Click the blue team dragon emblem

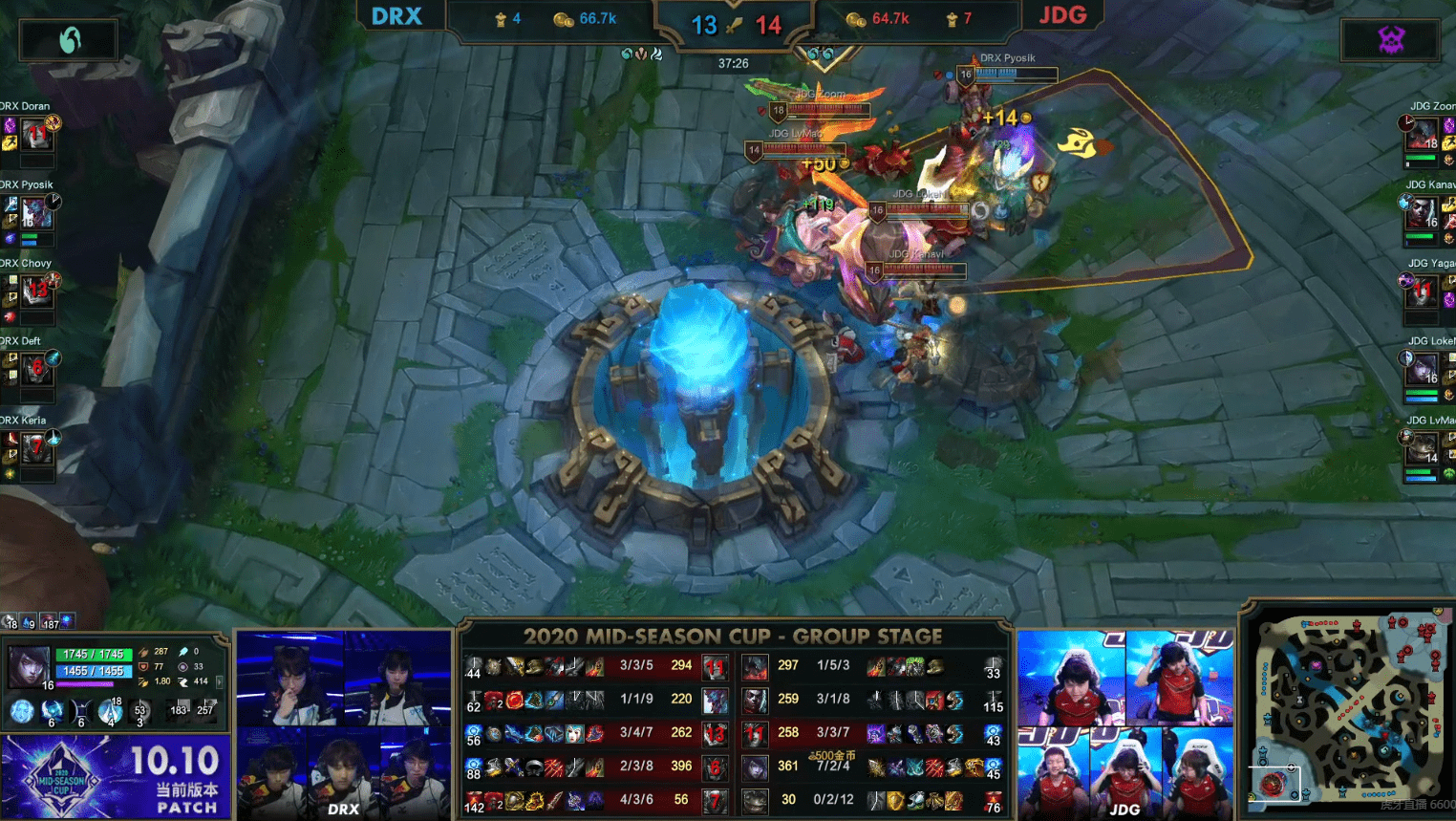coord(70,40)
